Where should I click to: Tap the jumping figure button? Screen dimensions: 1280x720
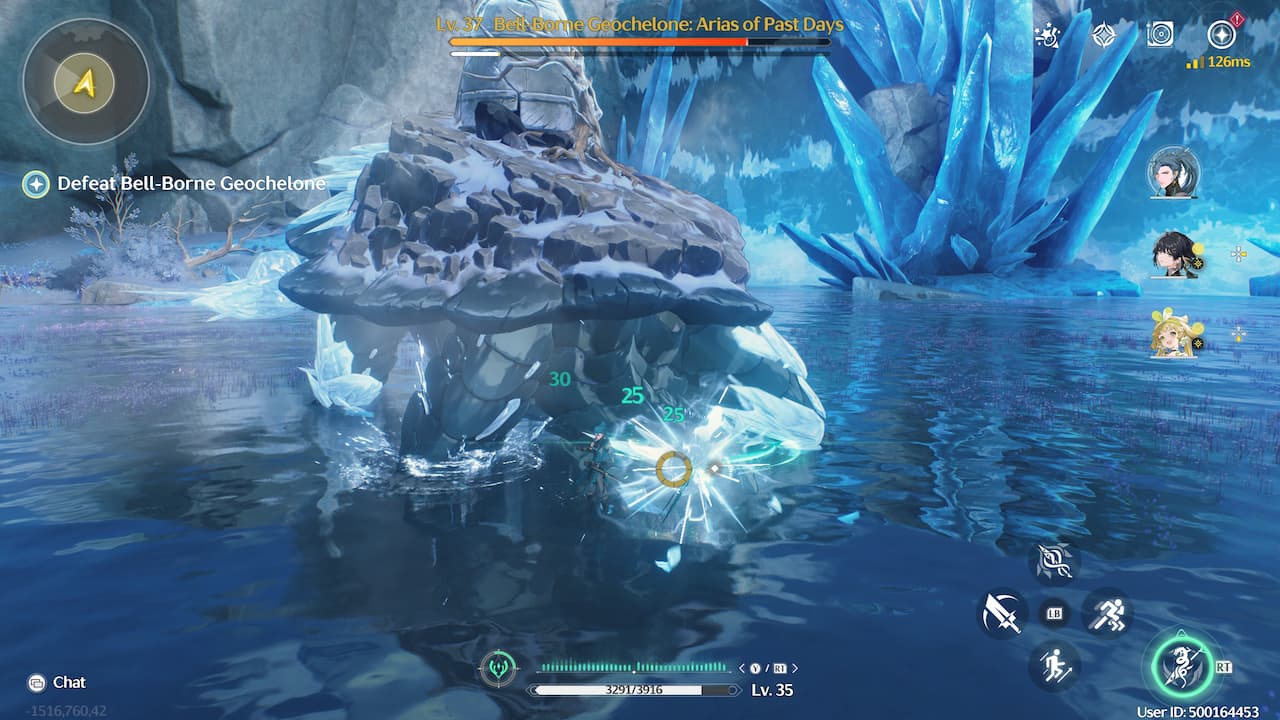pos(1054,665)
